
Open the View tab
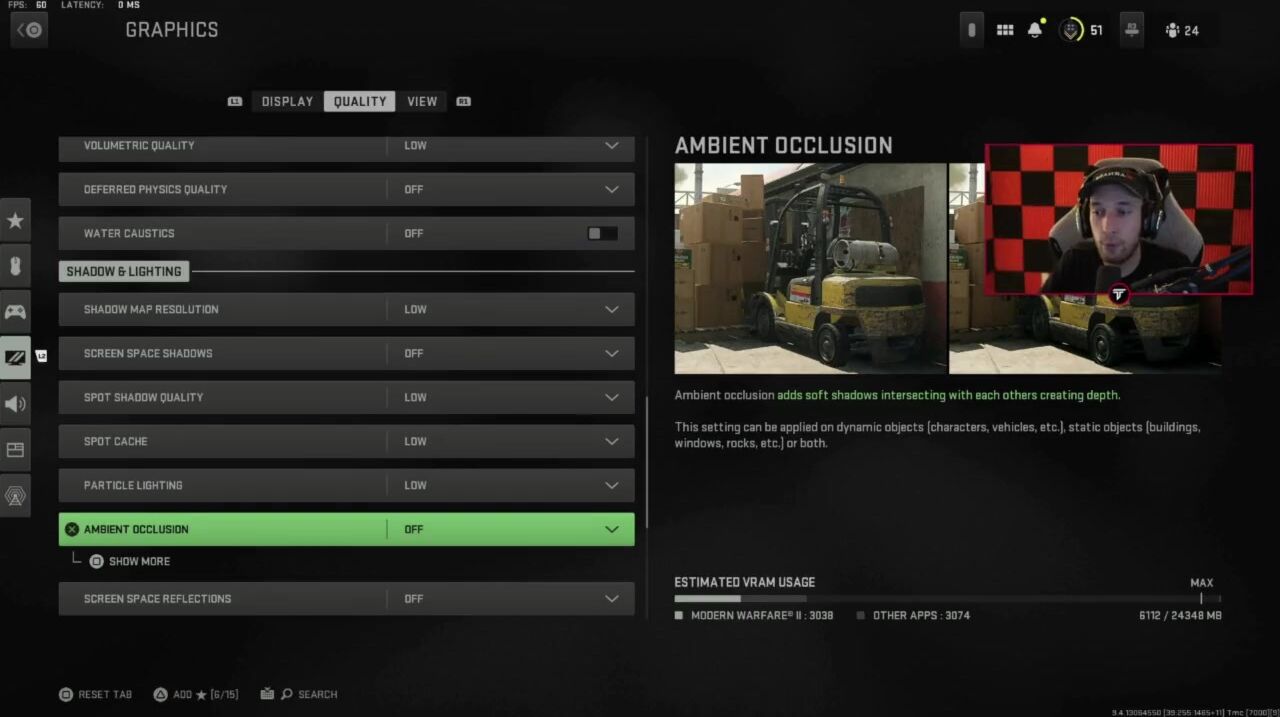[422, 101]
